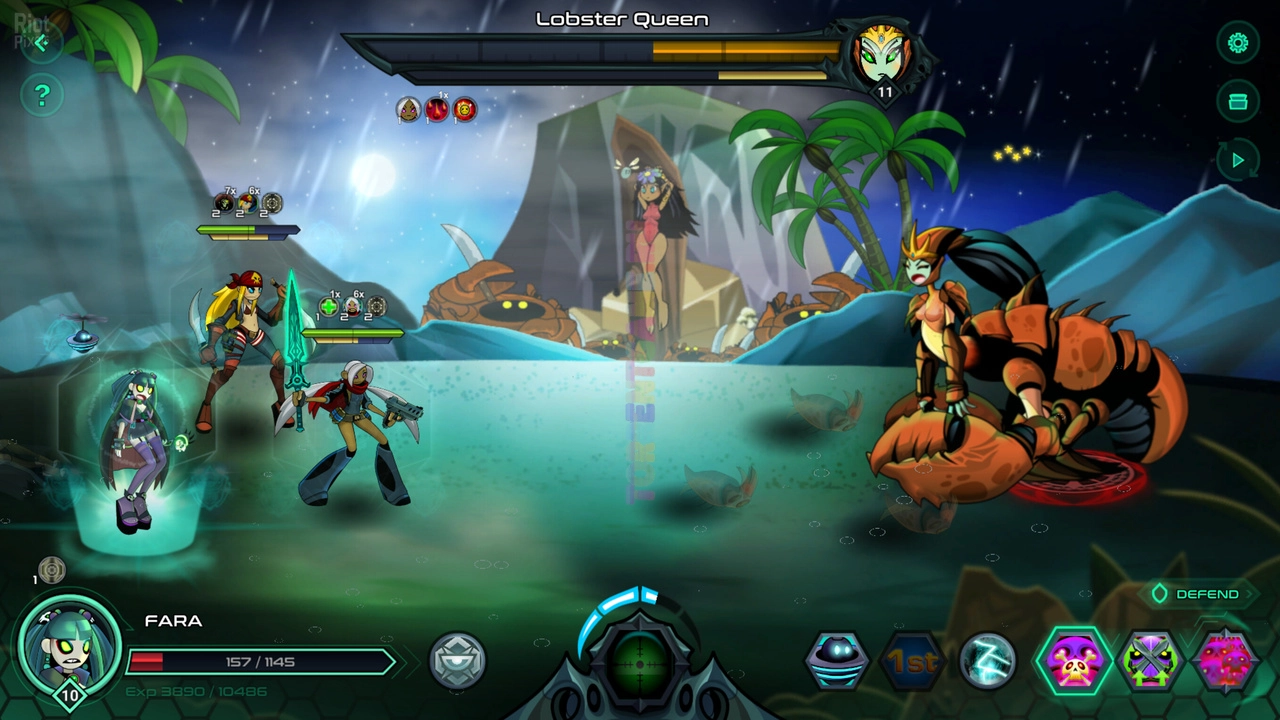
Task: Open settings via the gear icon
Action: [1238, 43]
